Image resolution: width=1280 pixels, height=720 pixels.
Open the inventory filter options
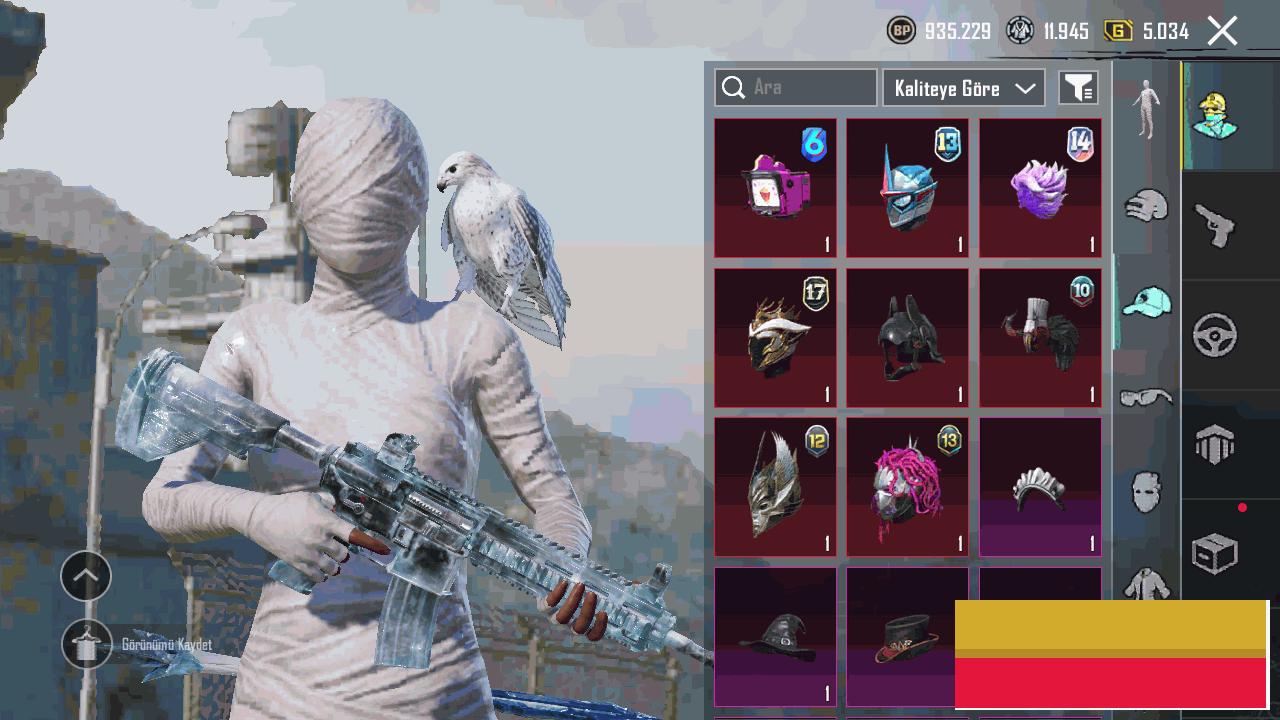[1078, 88]
